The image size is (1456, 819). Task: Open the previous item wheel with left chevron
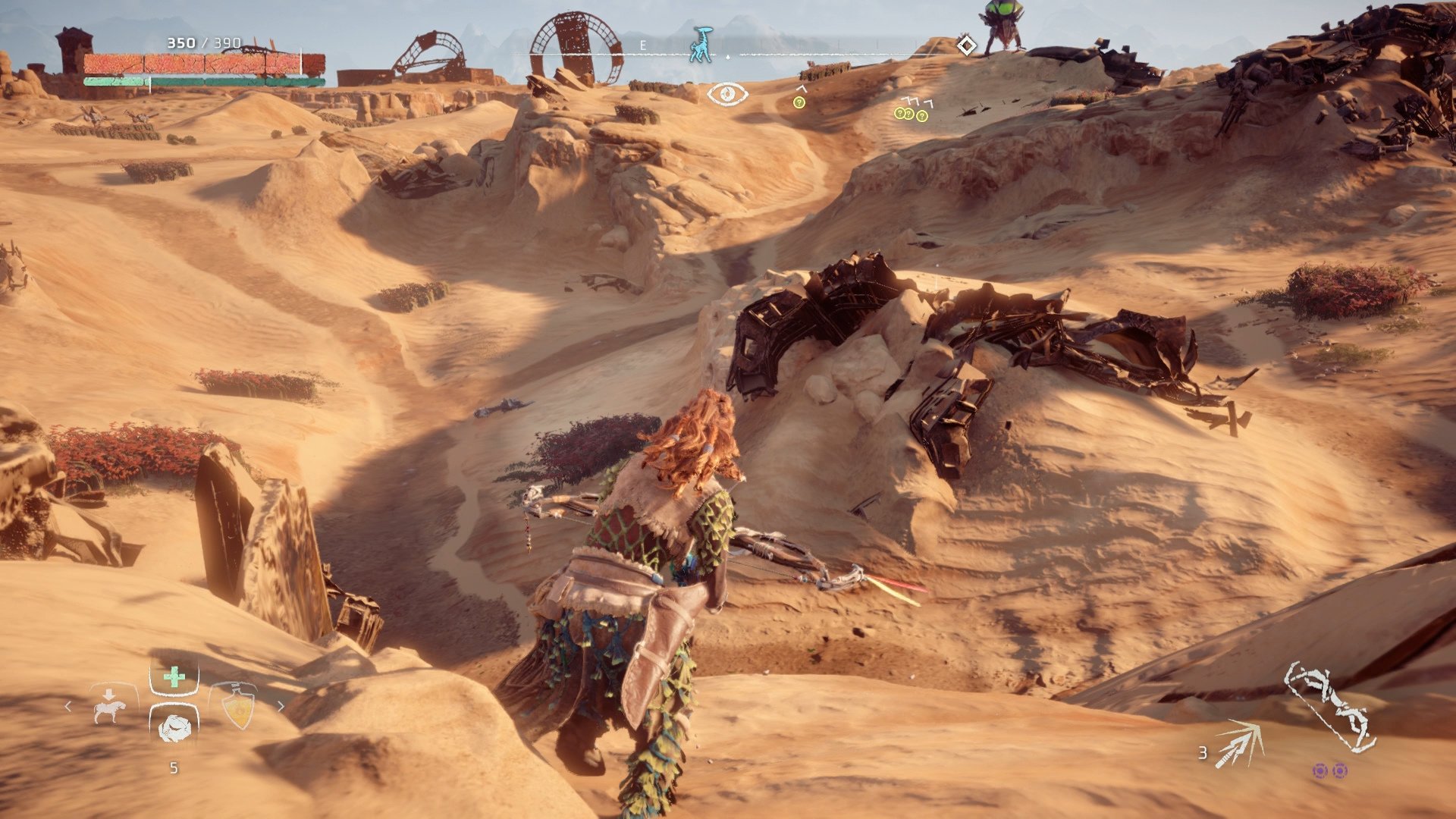(x=68, y=706)
